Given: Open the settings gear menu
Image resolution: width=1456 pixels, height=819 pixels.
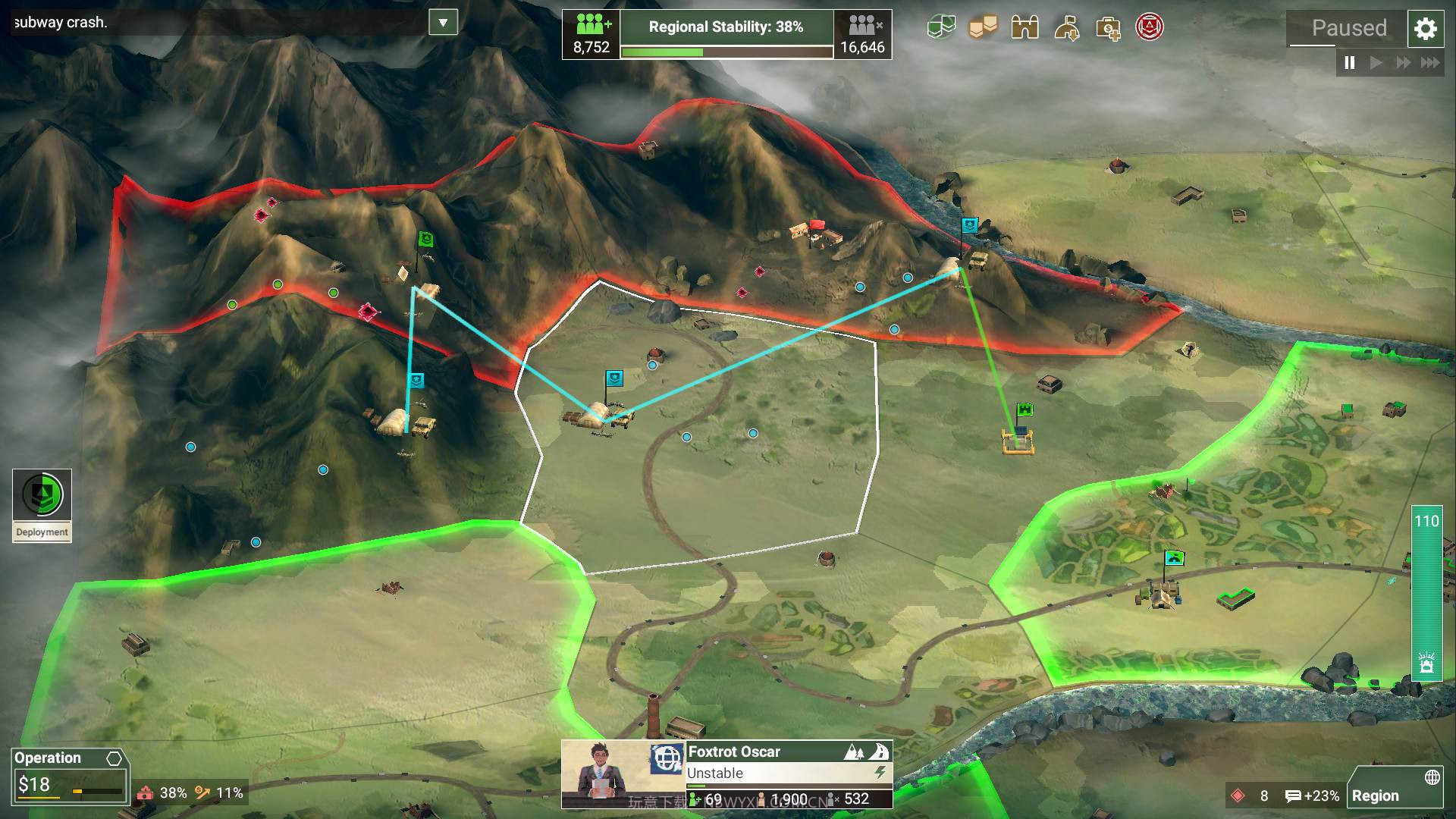Looking at the screenshot, I should [1426, 29].
